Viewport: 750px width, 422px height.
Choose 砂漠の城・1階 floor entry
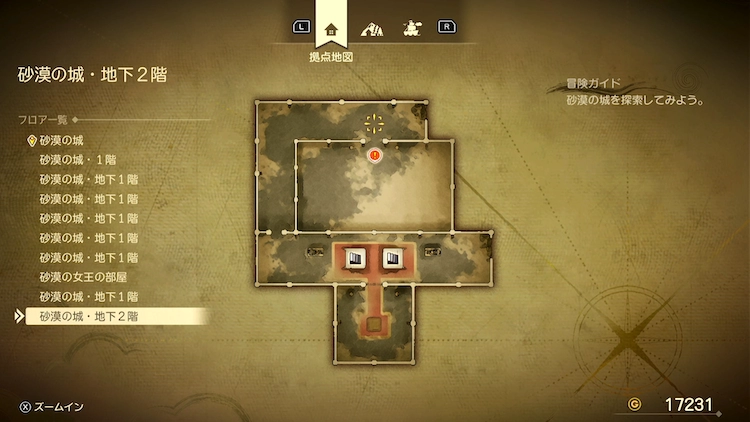78,160
